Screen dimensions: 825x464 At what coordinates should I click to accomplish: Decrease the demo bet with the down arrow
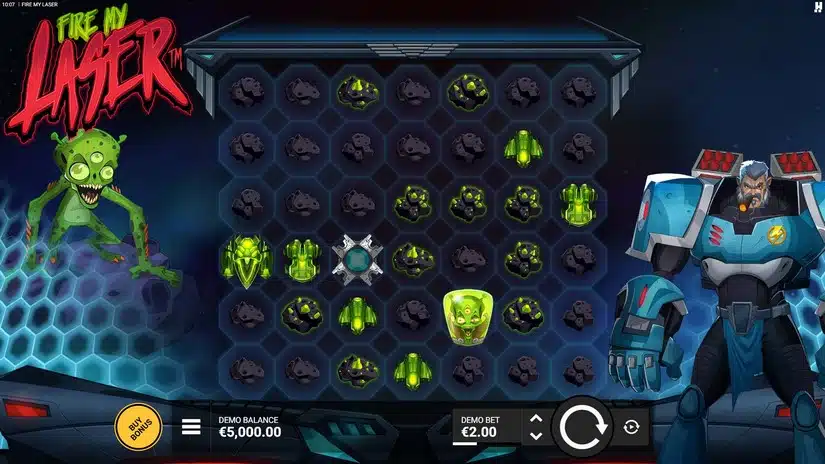536,436
